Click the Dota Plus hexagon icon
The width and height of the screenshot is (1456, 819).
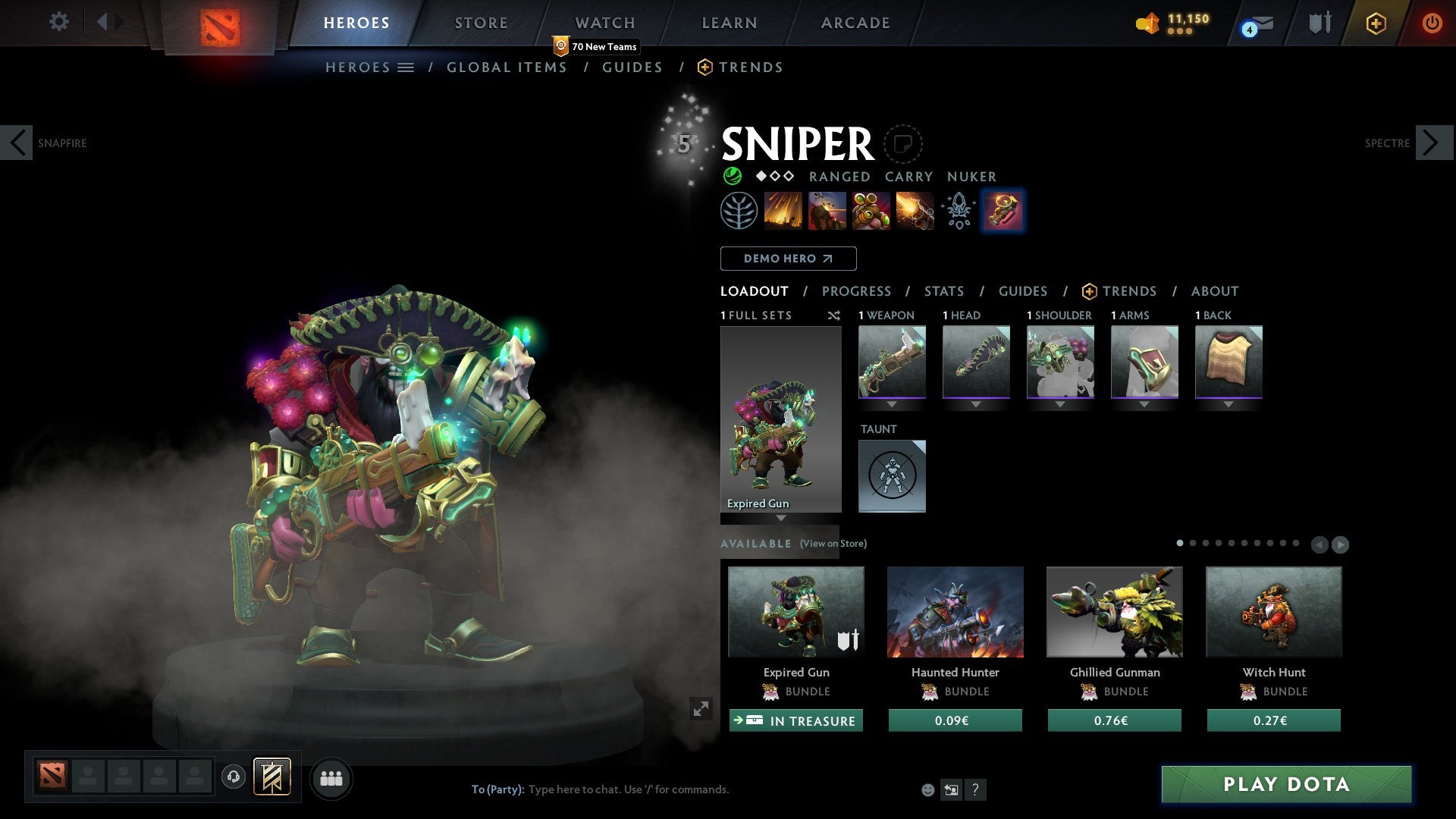click(x=1375, y=23)
